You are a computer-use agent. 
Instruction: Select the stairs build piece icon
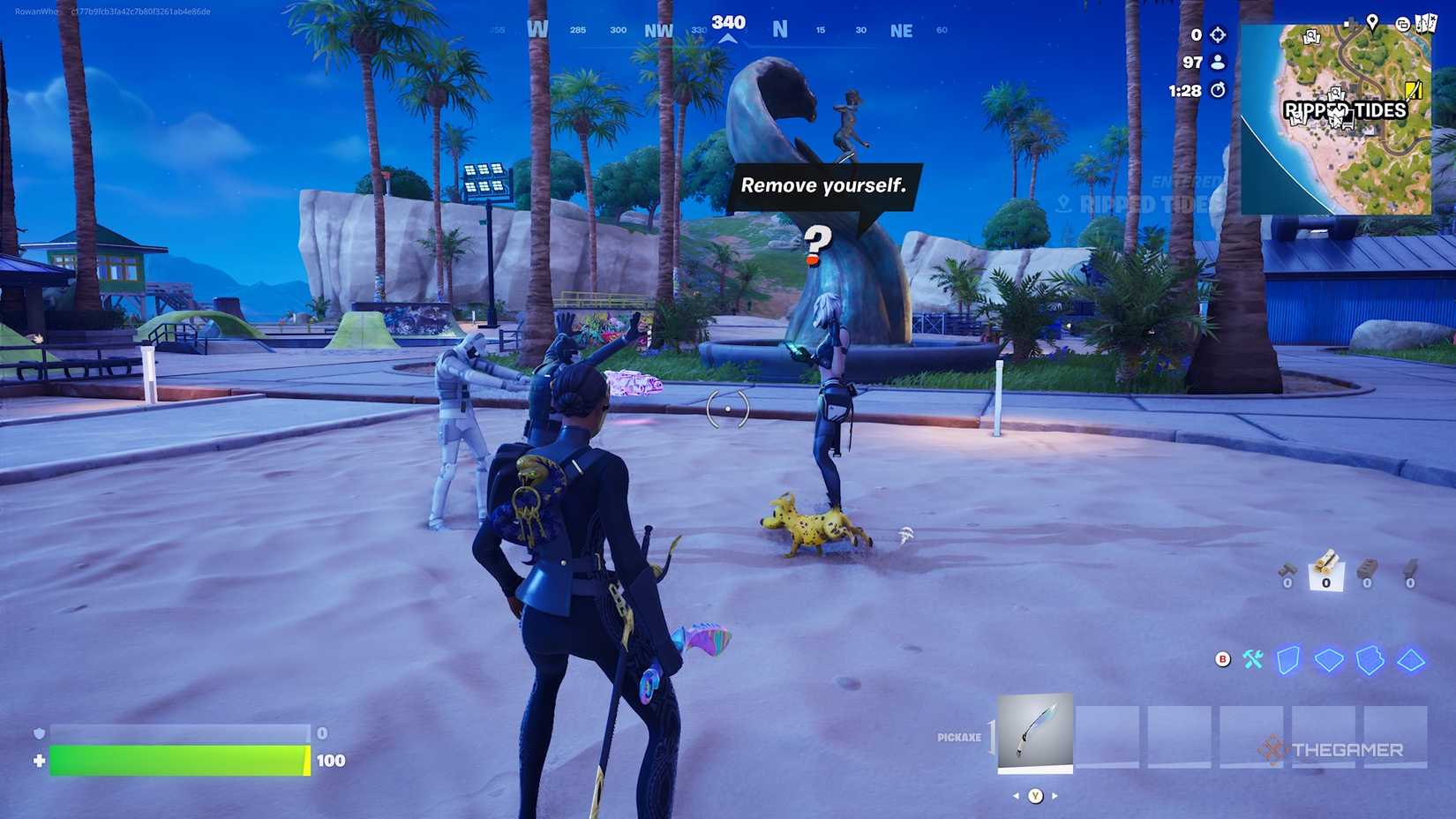pos(1369,659)
